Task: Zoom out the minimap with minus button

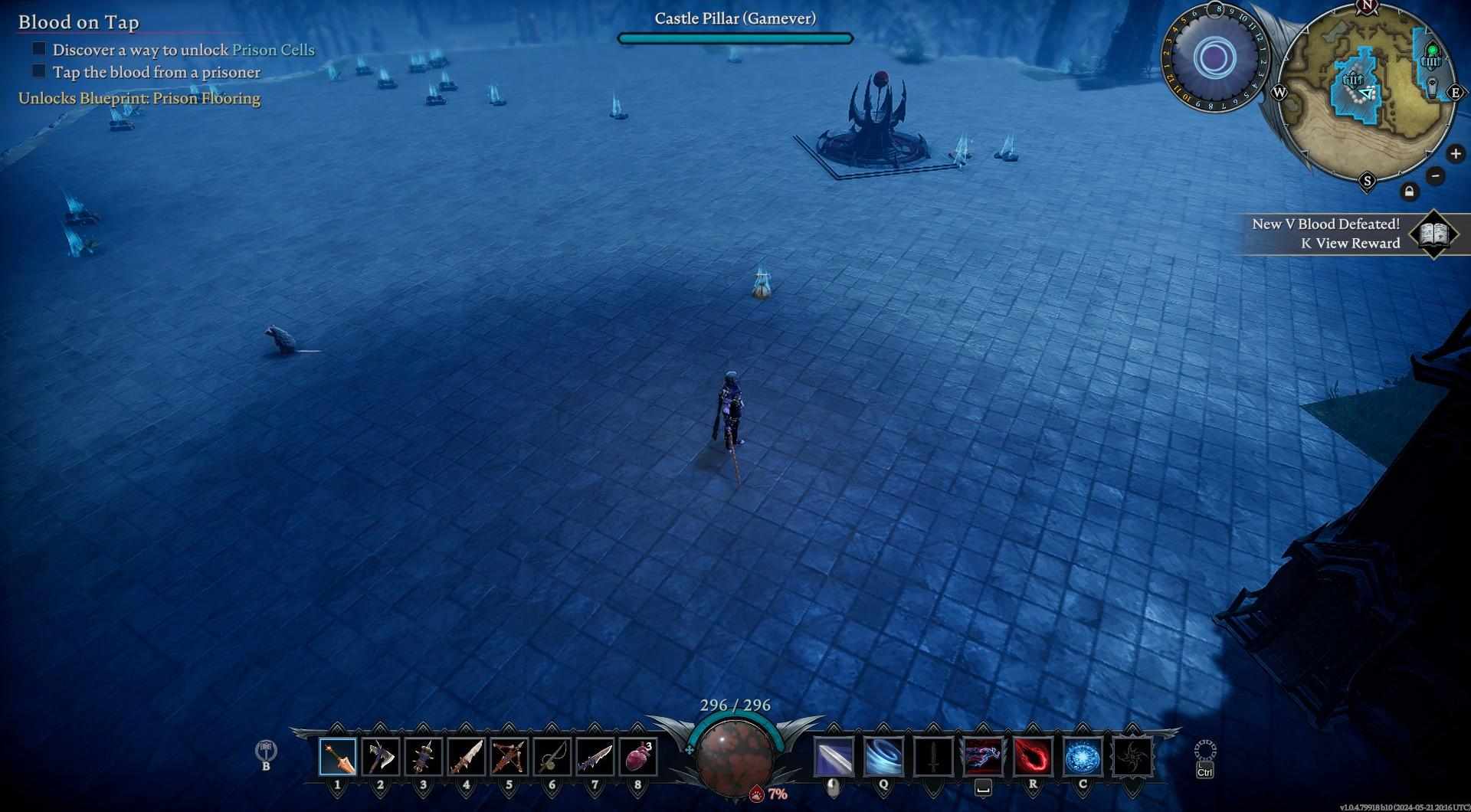Action: click(1436, 175)
